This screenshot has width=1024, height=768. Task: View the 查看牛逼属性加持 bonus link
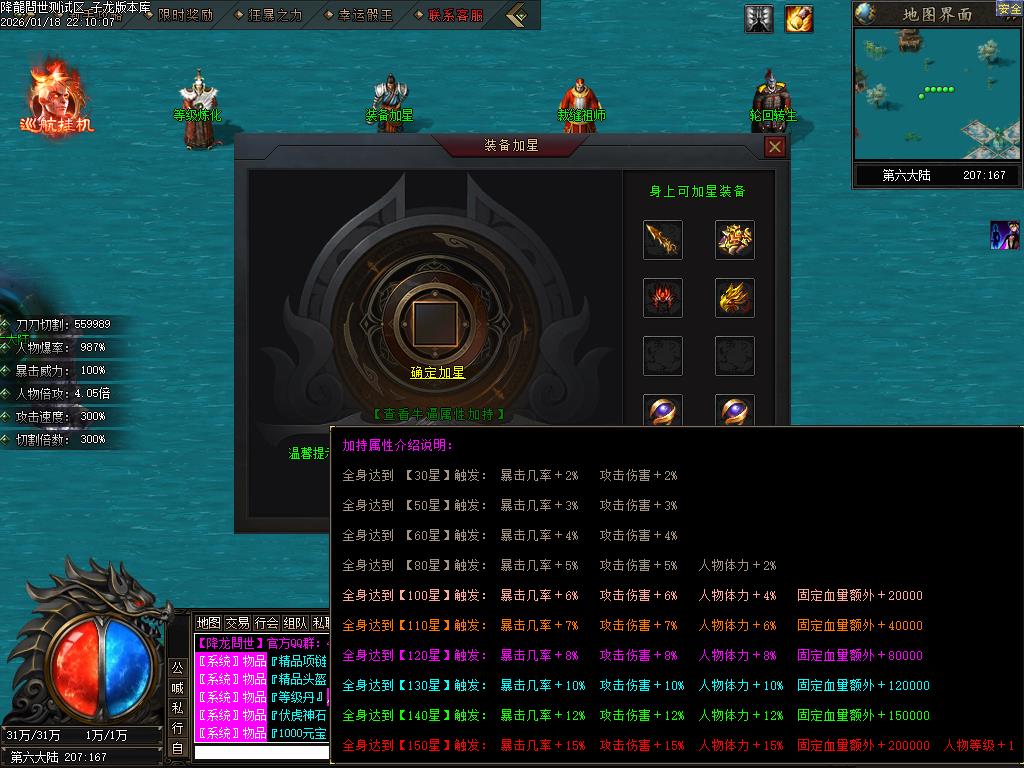click(438, 414)
